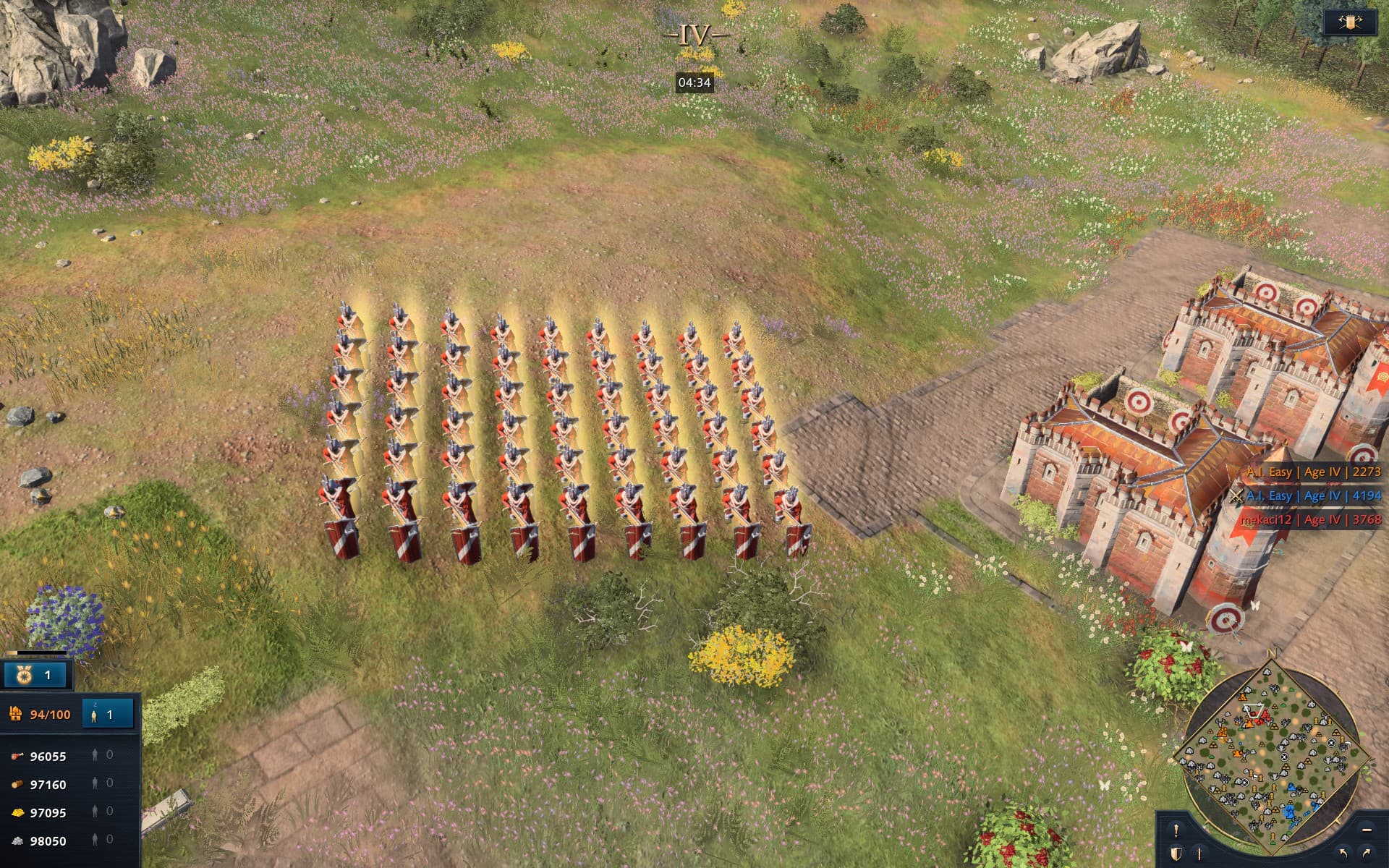The height and width of the screenshot is (868, 1389).
Task: Rotate camera with the left curved arrow
Action: click(1343, 854)
